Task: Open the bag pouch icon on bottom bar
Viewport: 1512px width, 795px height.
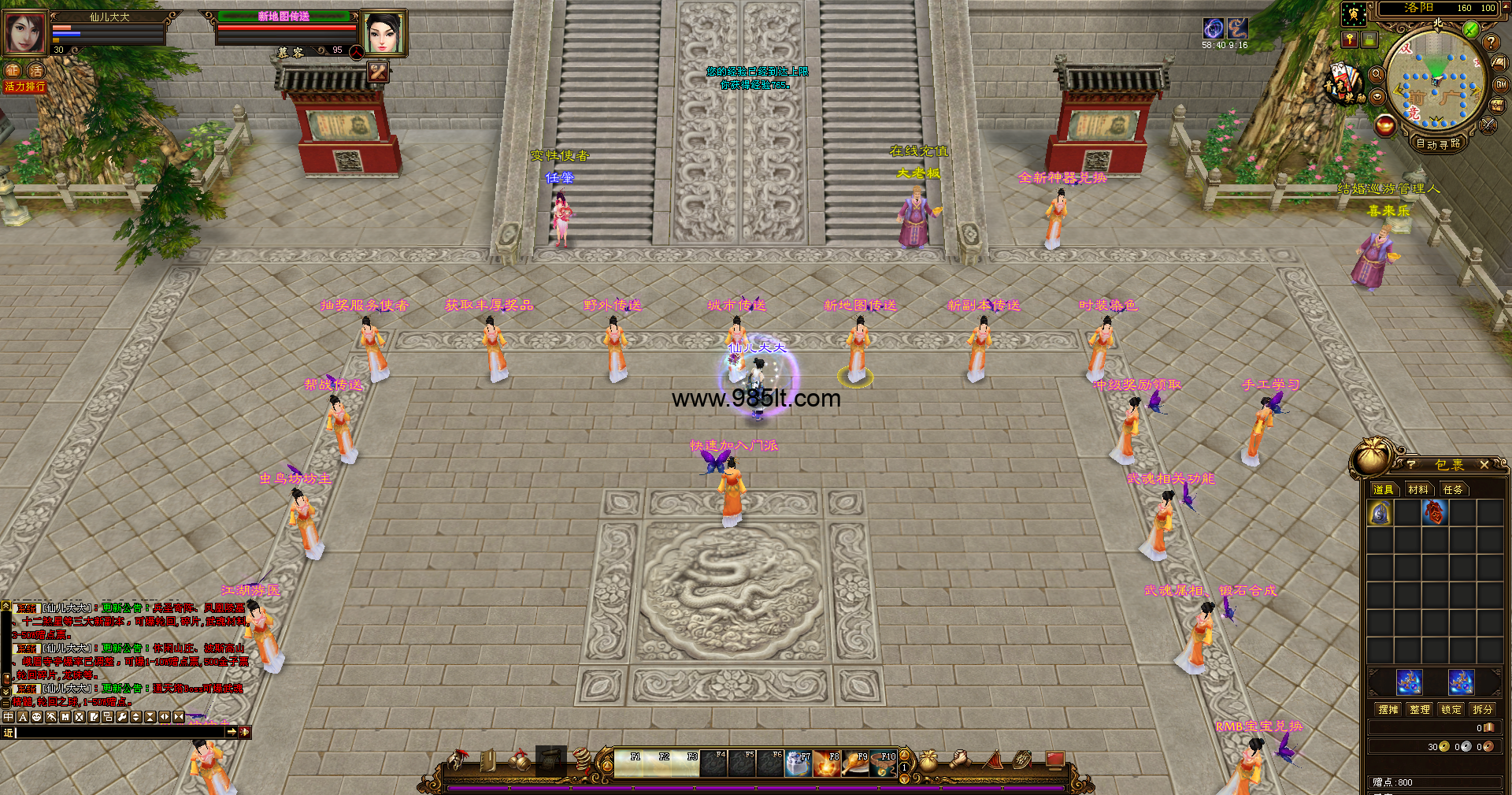Action: pos(928,760)
